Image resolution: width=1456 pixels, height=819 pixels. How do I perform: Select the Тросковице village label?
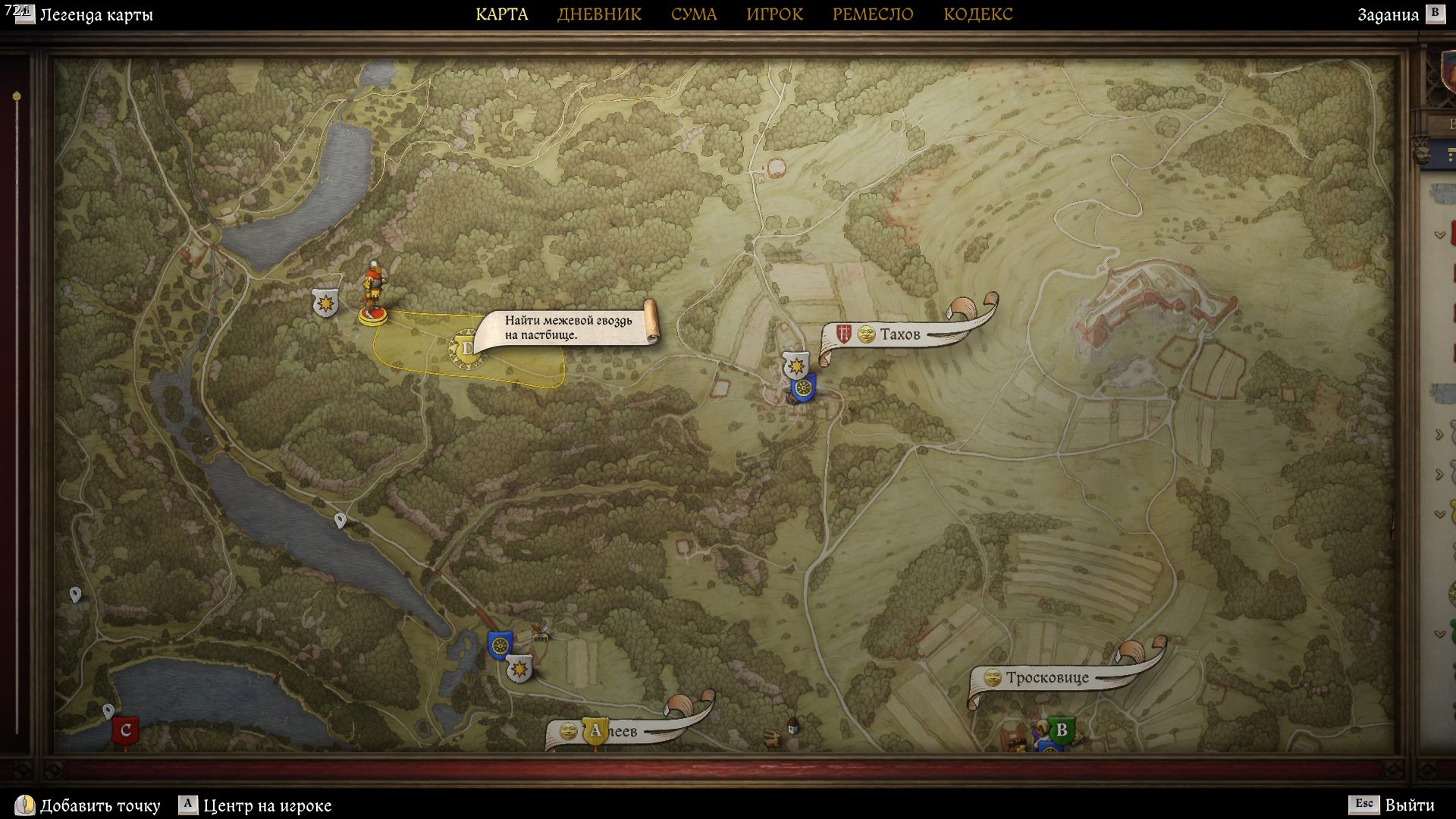click(1046, 678)
